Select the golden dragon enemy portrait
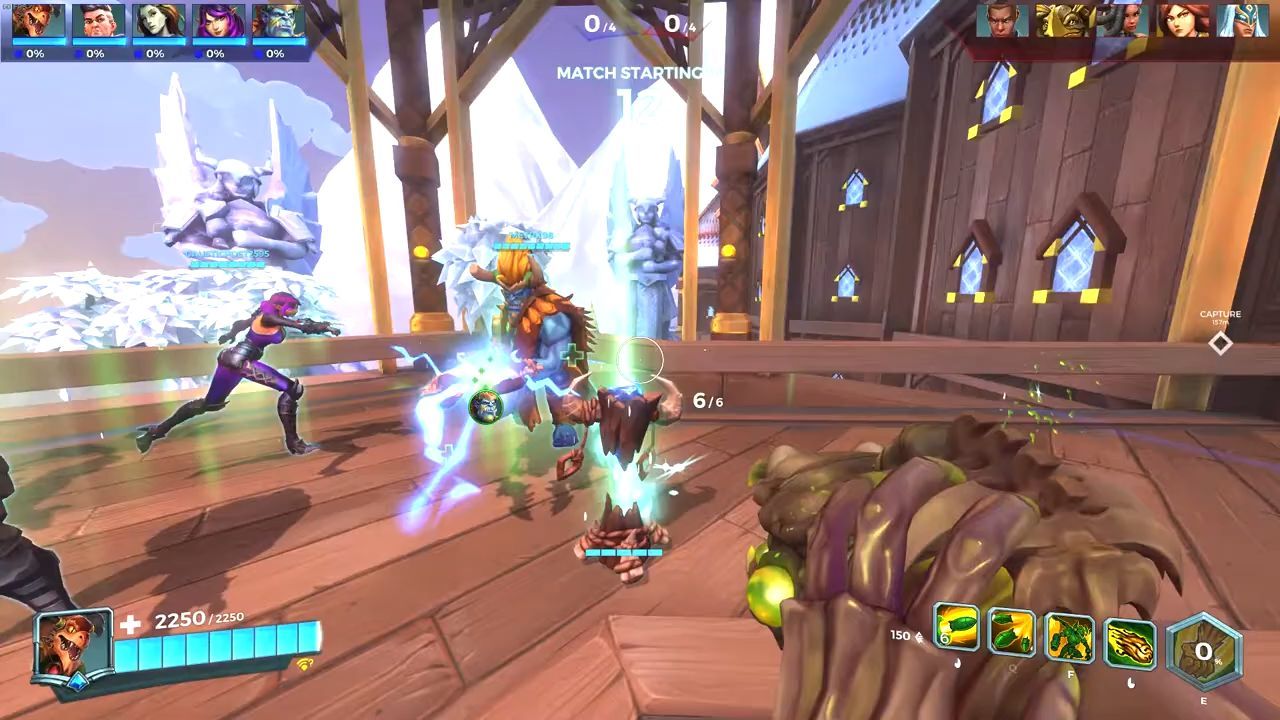The height and width of the screenshot is (720, 1280). (x=1062, y=20)
